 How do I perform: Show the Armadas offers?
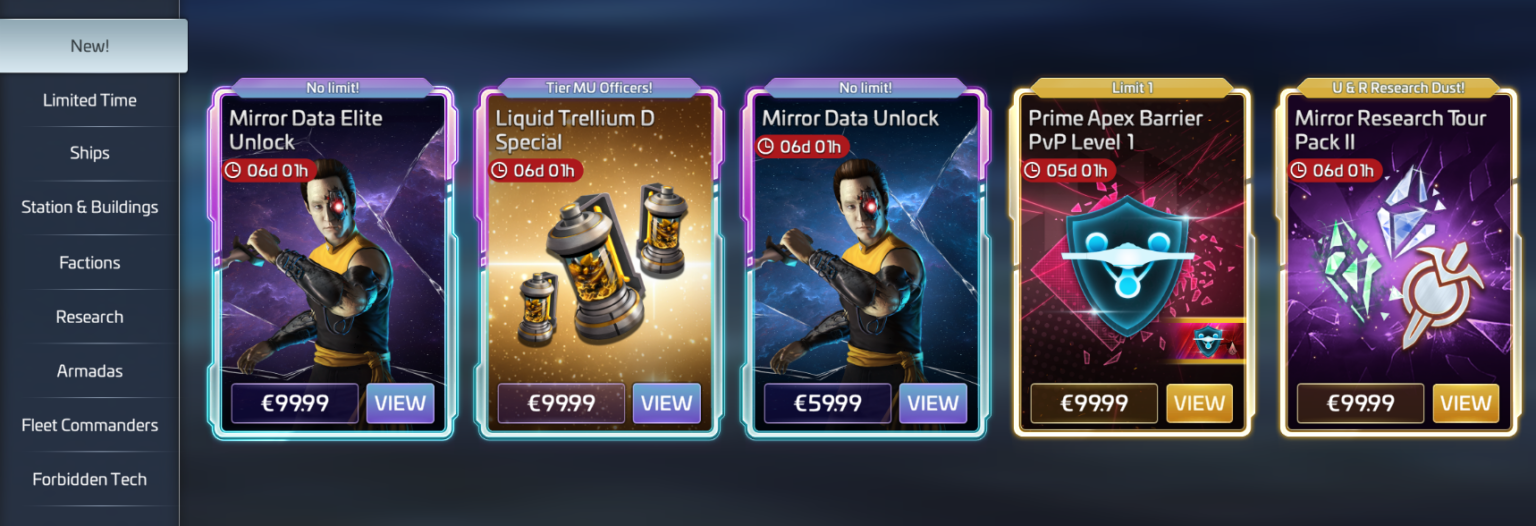[90, 370]
